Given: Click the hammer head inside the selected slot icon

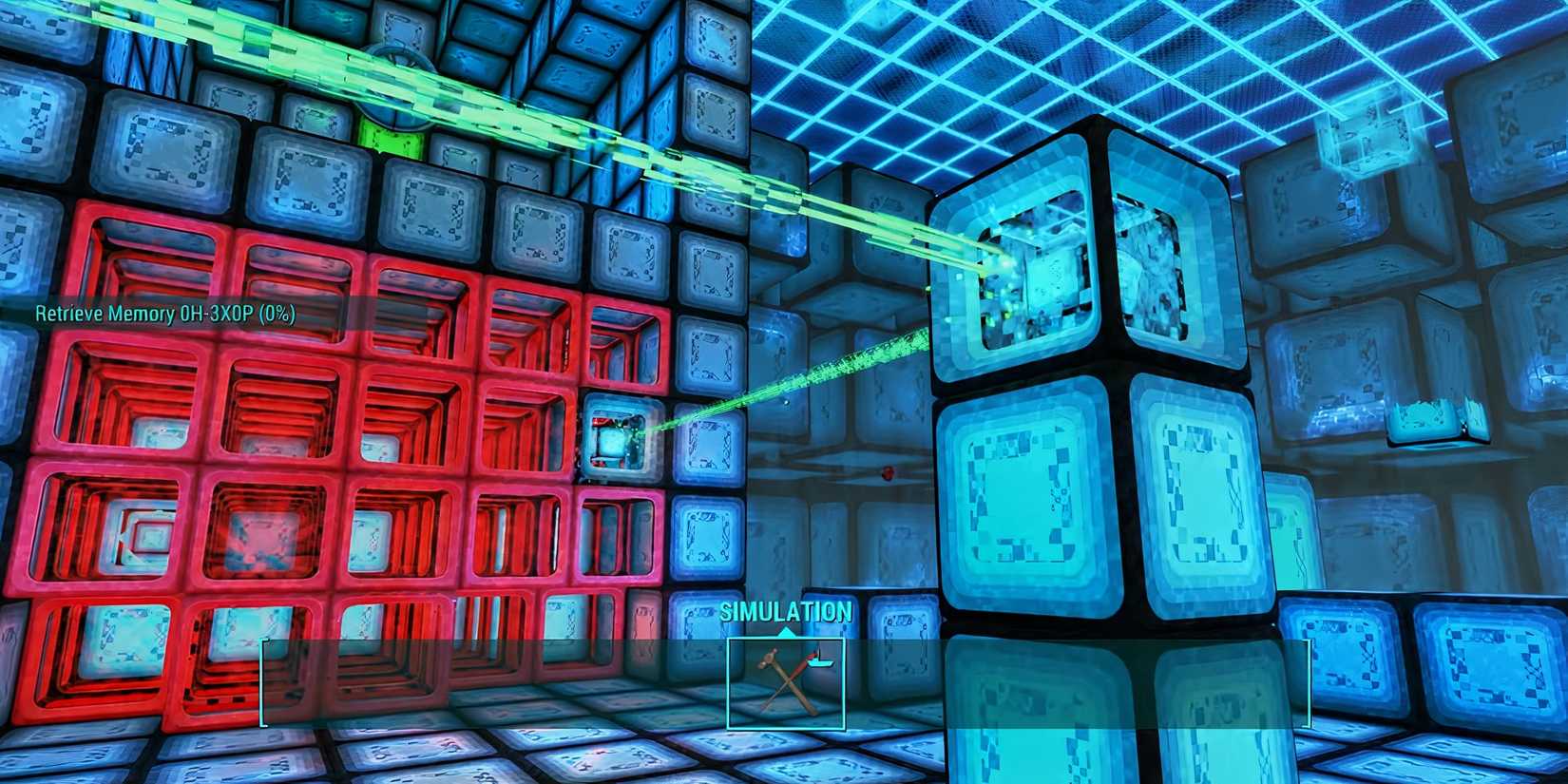Looking at the screenshot, I should pos(768,660).
